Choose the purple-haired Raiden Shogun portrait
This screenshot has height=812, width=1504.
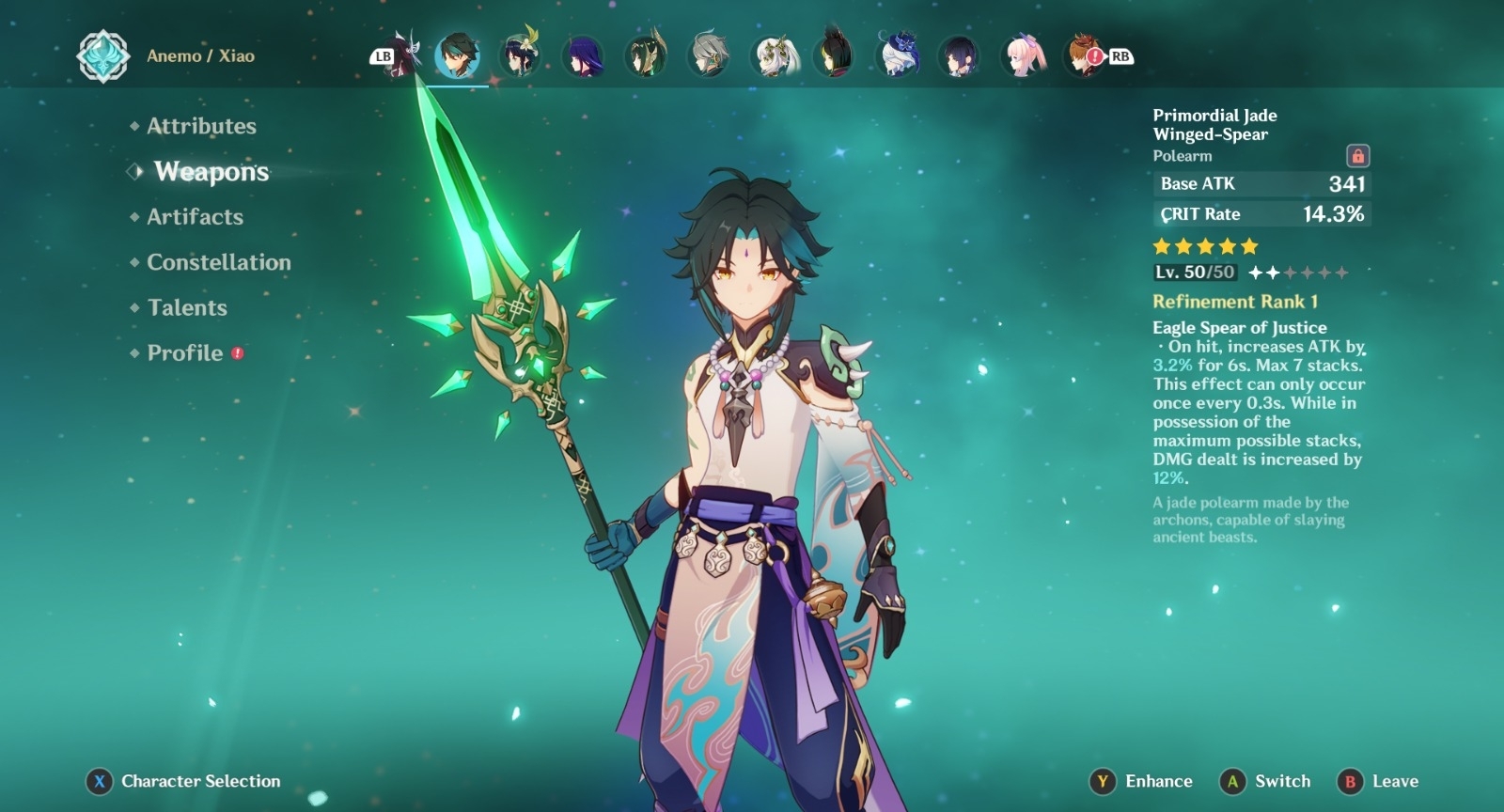coord(583,56)
